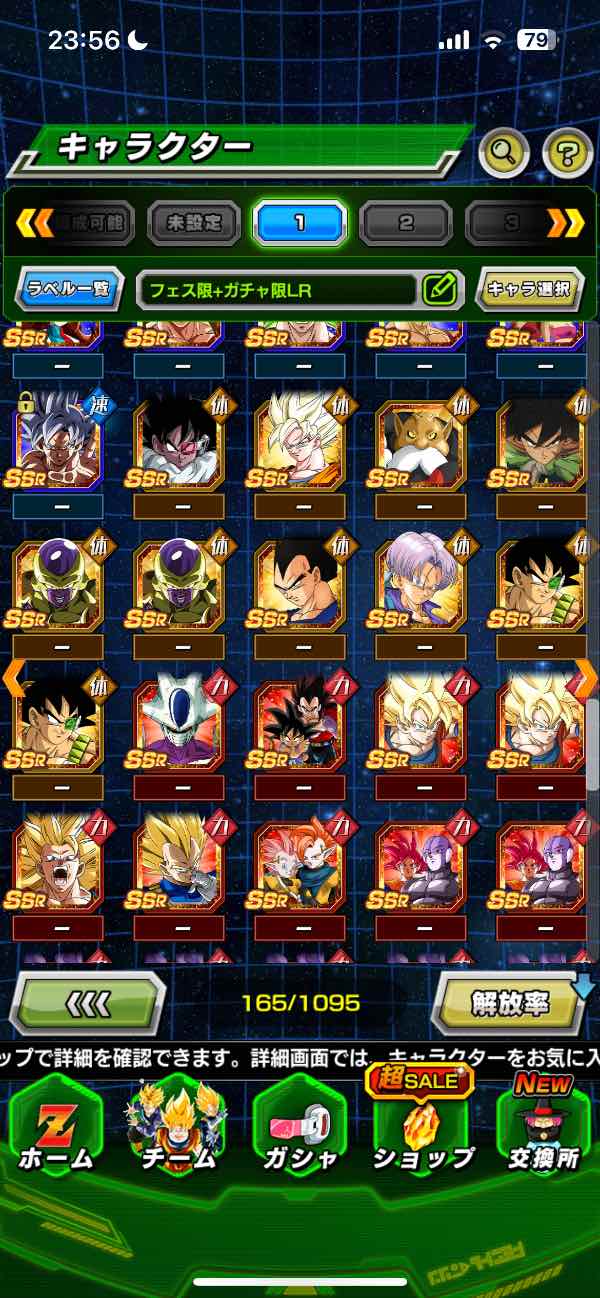Switch to label tab 2
This screenshot has height=1298, width=600.
(x=405, y=223)
